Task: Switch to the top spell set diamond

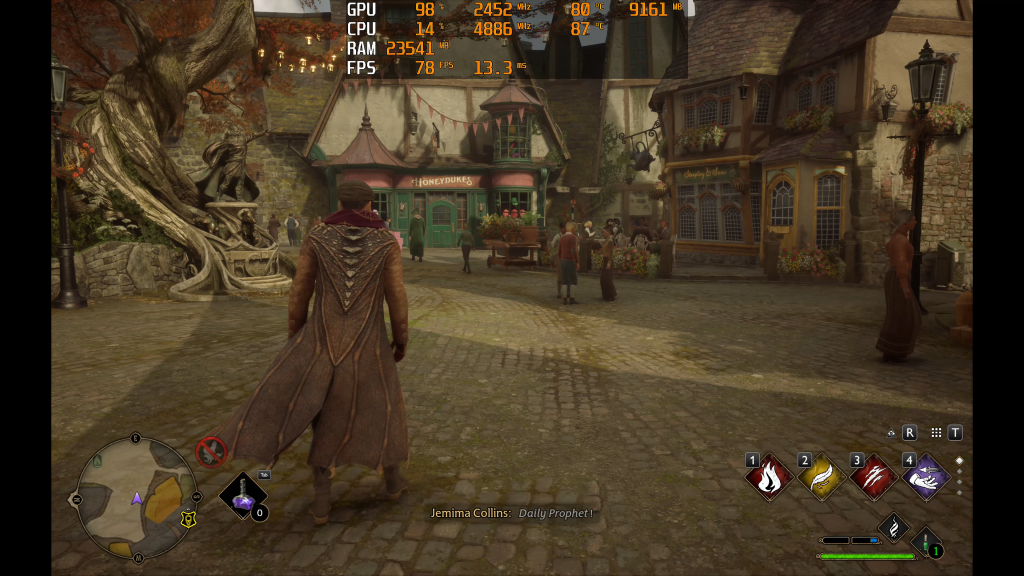Action: coord(959,461)
